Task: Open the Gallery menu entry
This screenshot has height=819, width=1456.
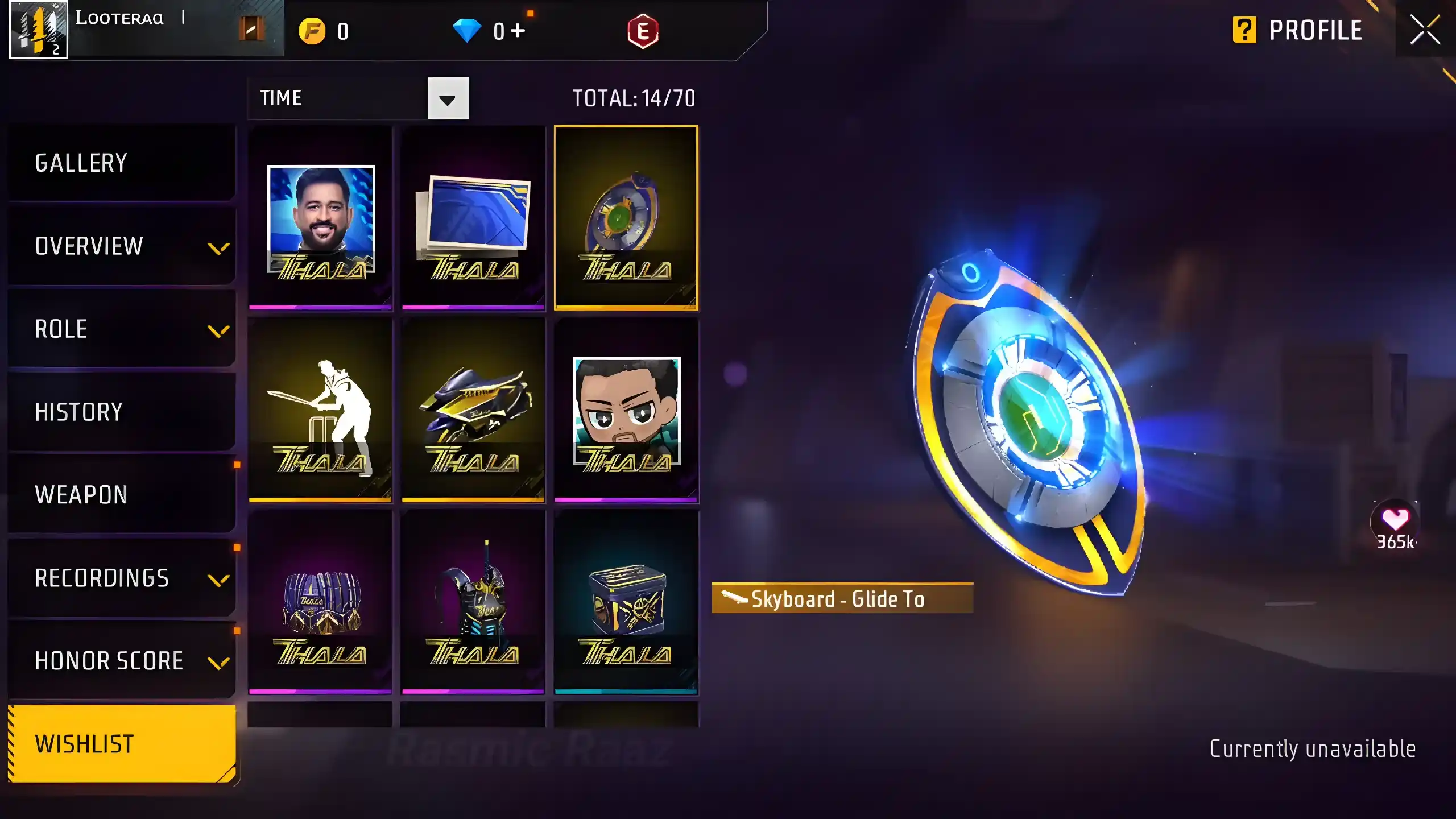Action: click(x=122, y=163)
